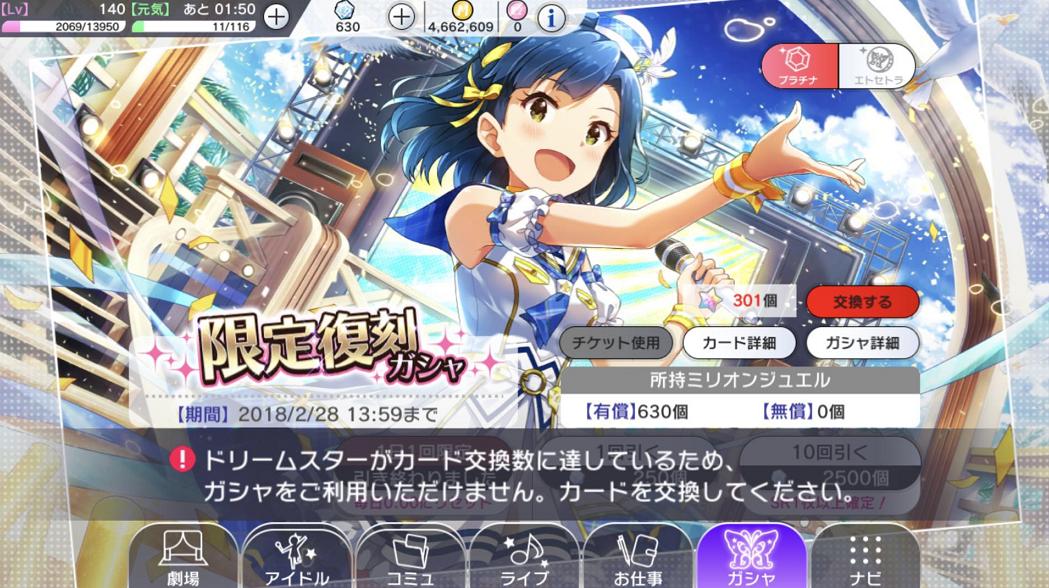Image resolution: width=1049 pixels, height=588 pixels.
Task: Open the アイドル idol menu
Action: [297, 557]
